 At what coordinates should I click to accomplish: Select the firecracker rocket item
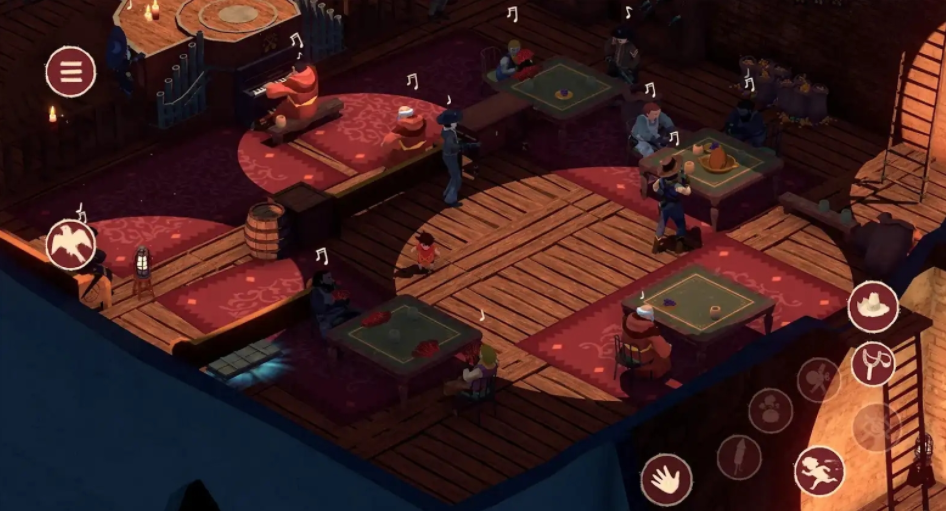click(739, 456)
